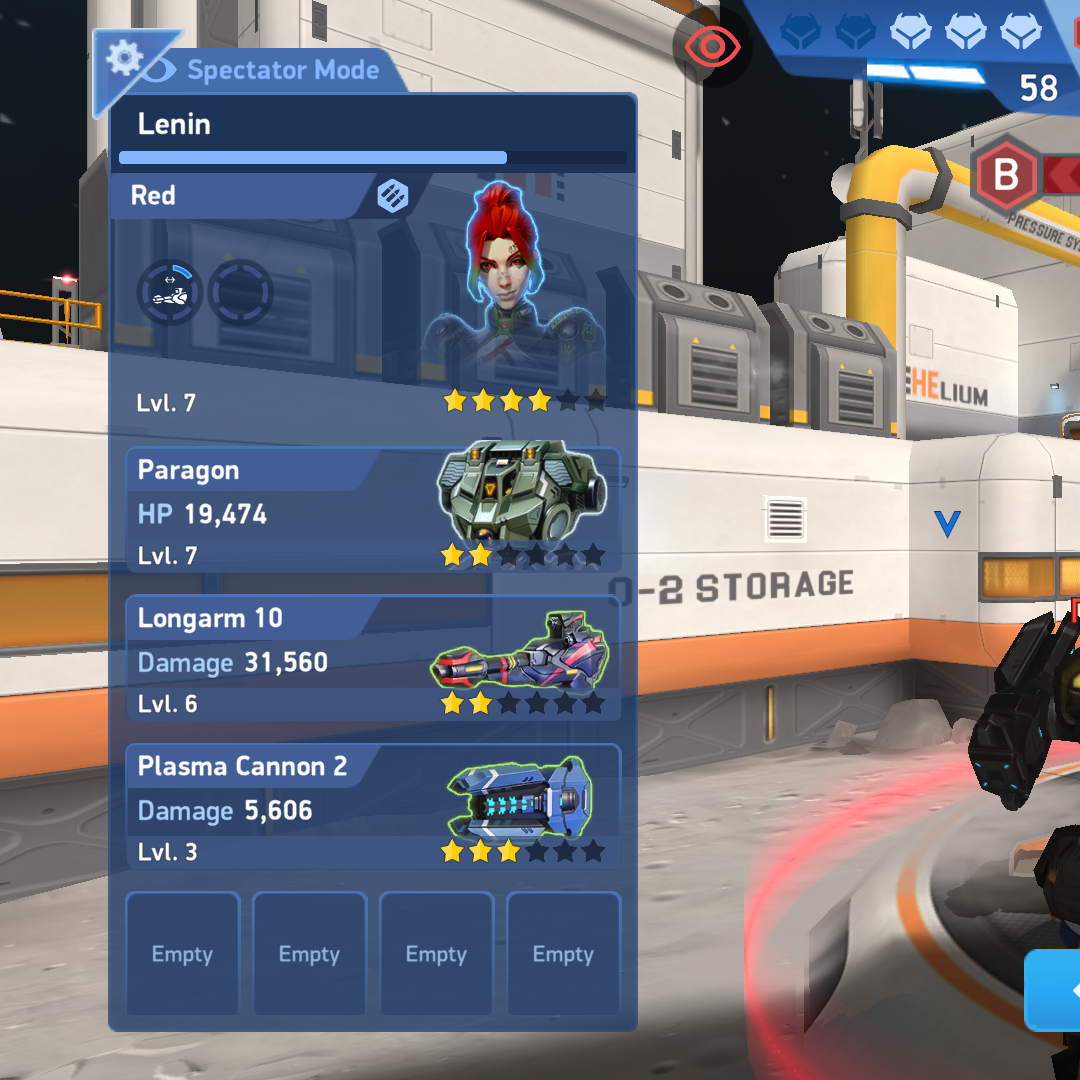The width and height of the screenshot is (1080, 1080).
Task: Select the Paragon mech card
Action: [372, 510]
